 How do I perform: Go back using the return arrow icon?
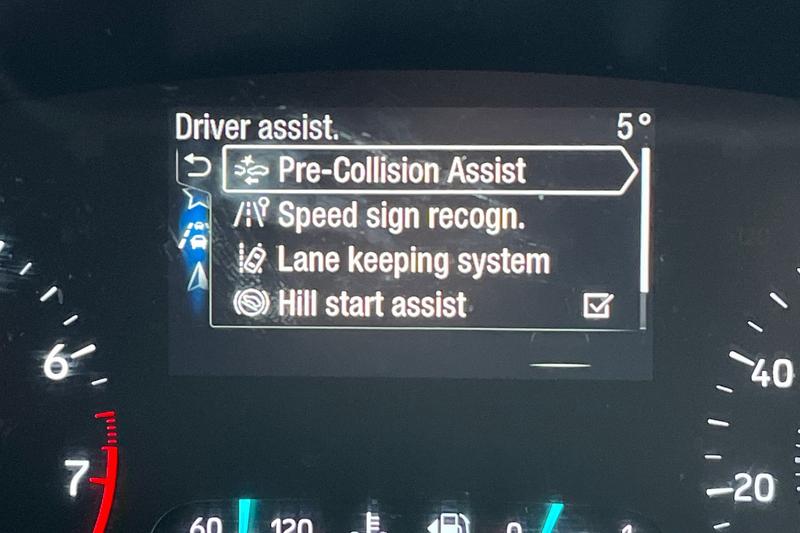197,167
